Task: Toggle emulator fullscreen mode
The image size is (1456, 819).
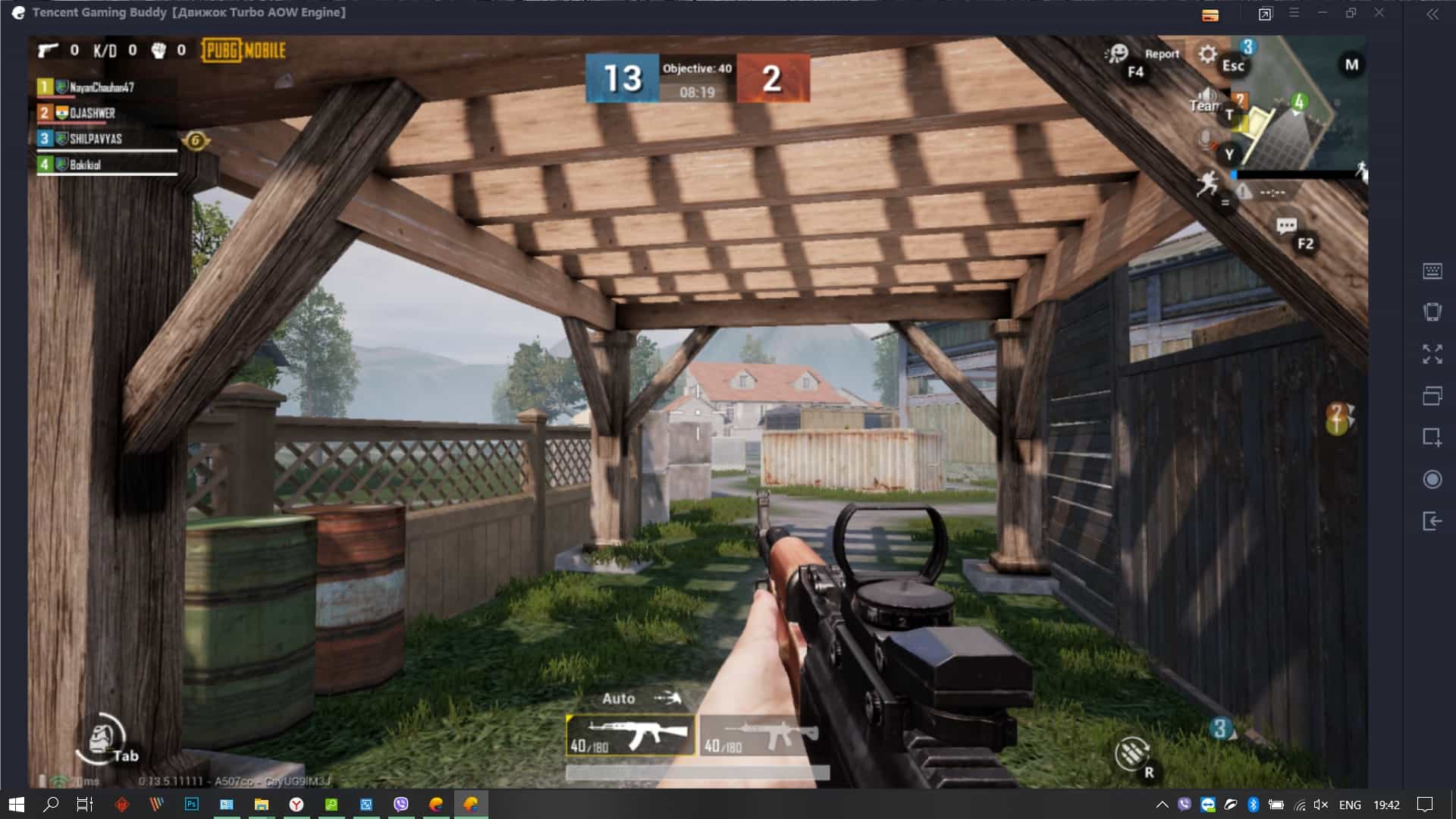Action: (x=1432, y=353)
